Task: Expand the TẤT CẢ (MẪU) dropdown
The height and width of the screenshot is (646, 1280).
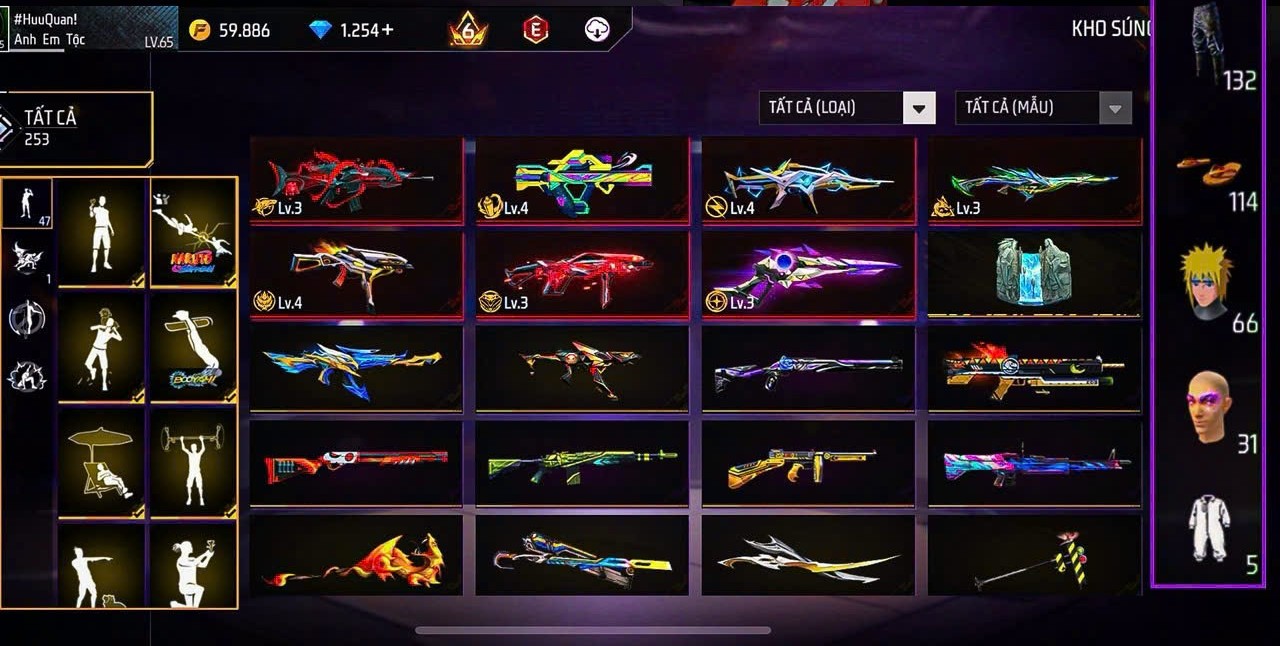Action: [1115, 108]
